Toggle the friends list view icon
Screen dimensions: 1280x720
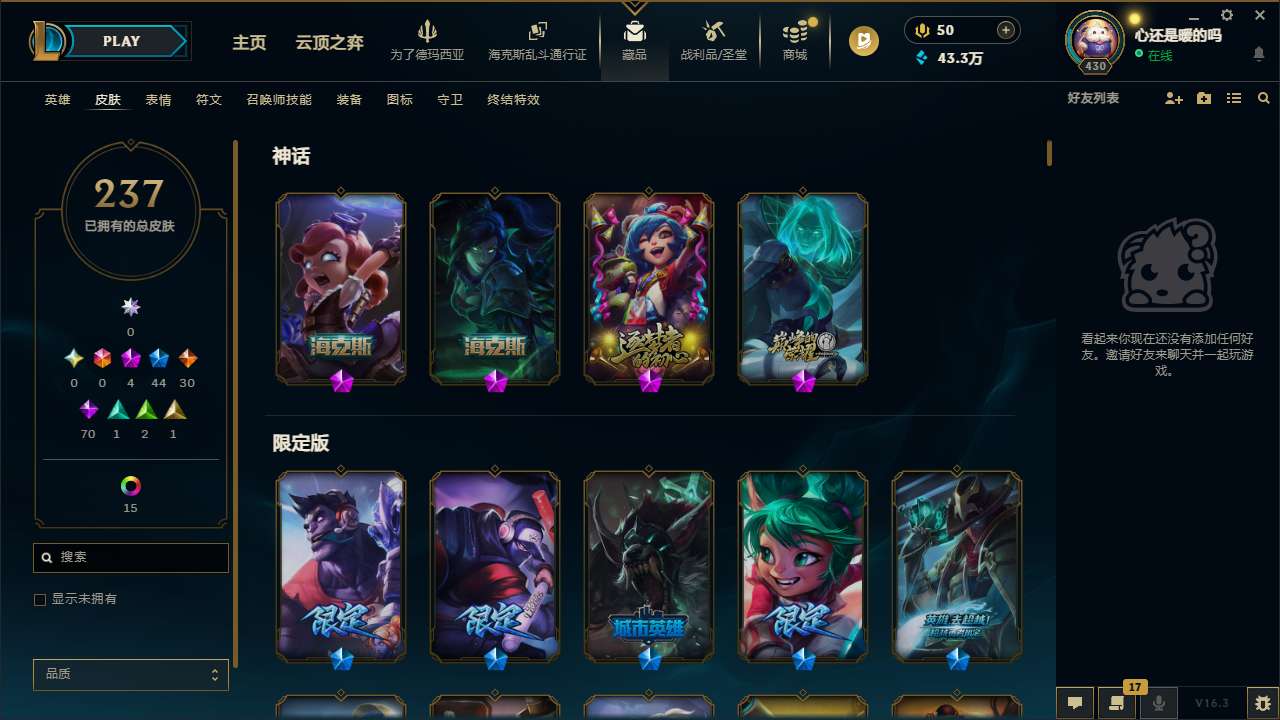pyautogui.click(x=1233, y=98)
